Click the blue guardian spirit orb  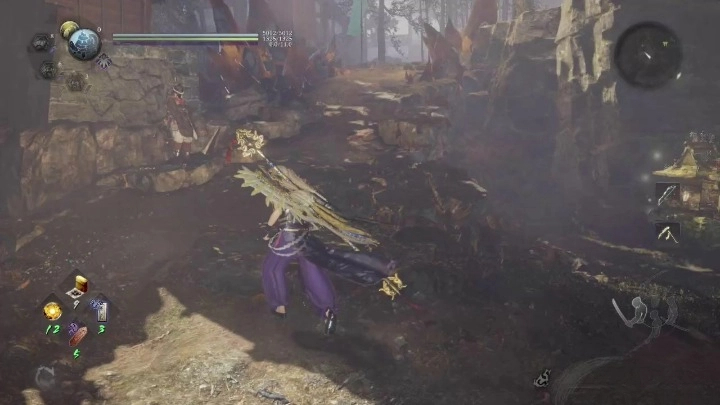coord(83,43)
